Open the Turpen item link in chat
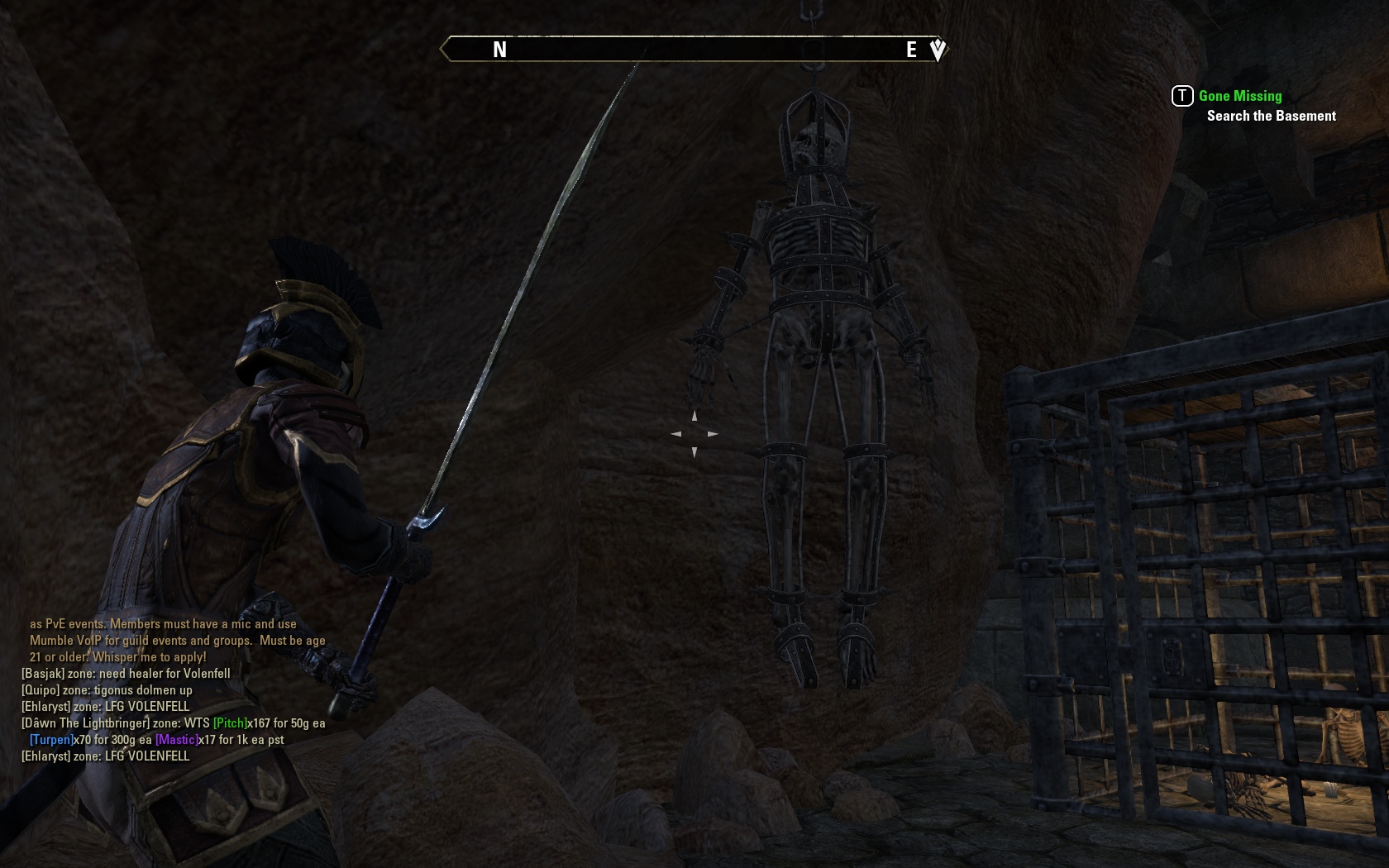The width and height of the screenshot is (1389, 868). click(x=51, y=740)
